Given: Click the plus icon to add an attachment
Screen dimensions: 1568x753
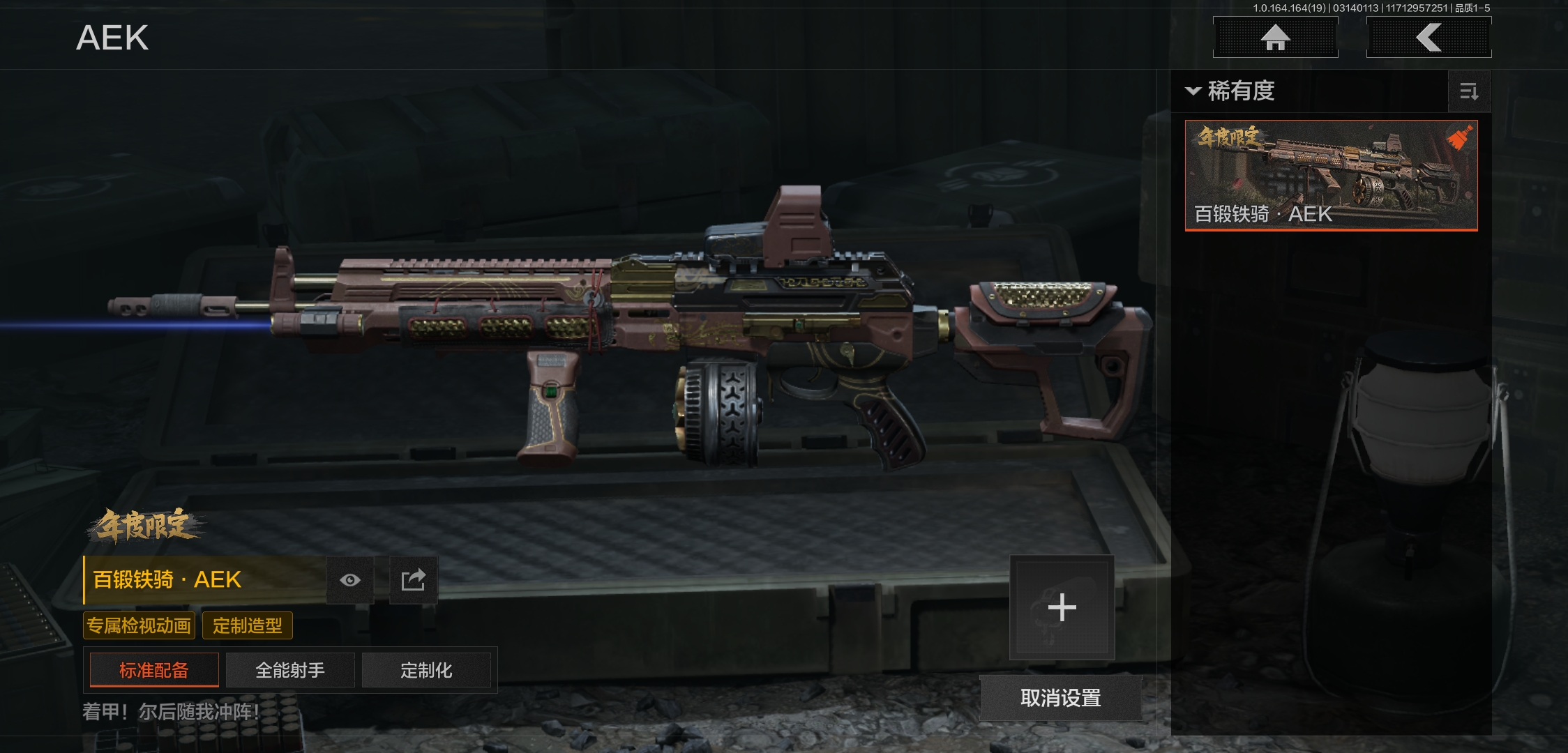Looking at the screenshot, I should [1062, 608].
